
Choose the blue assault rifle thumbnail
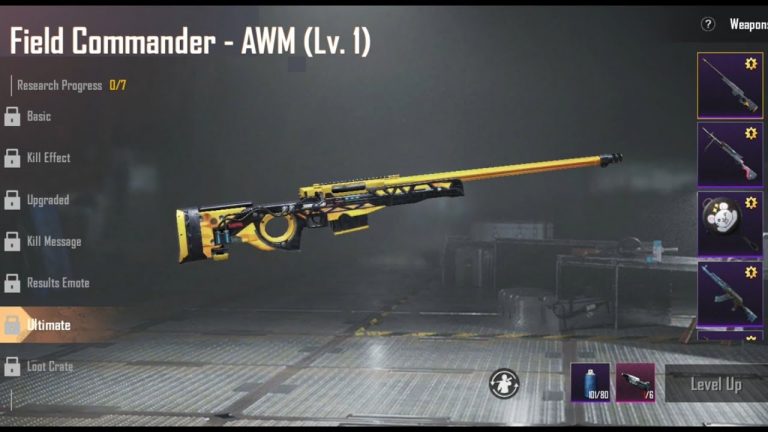tap(729, 292)
